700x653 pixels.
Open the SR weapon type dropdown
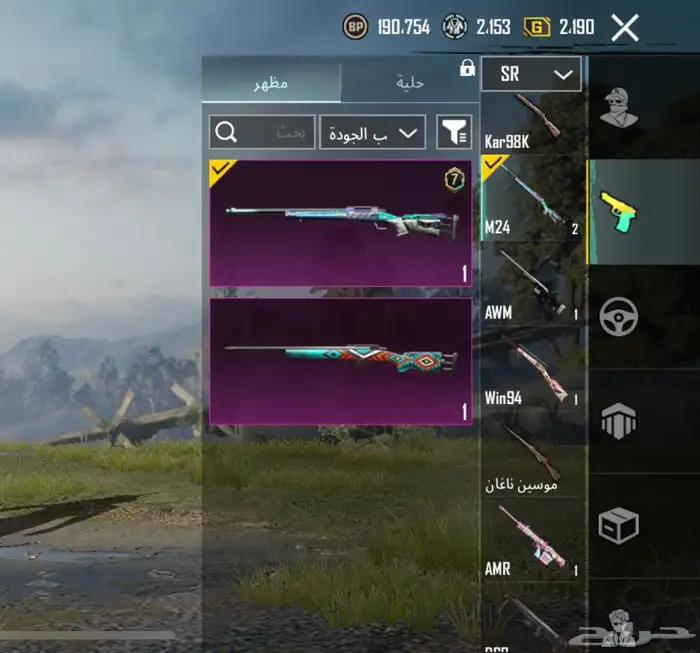tap(531, 74)
